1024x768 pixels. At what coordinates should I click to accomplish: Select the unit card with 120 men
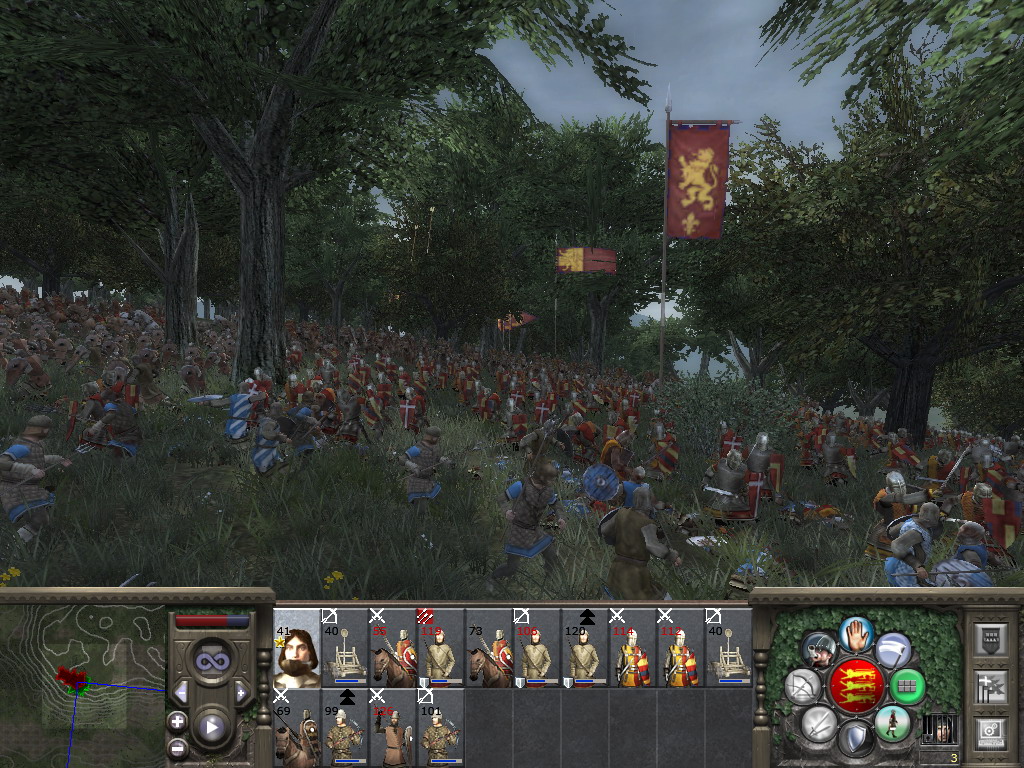pos(585,648)
